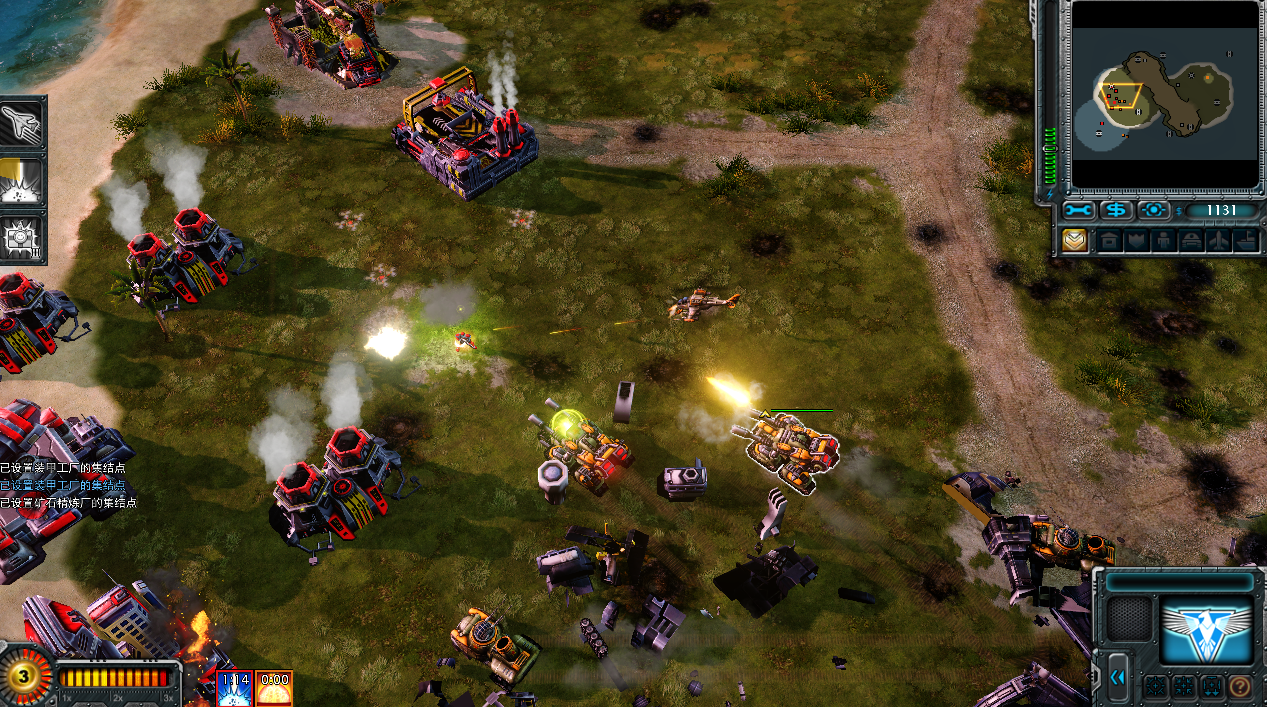This screenshot has width=1267, height=707.
Task: Open the naval ship production tab
Action: (x=1246, y=241)
